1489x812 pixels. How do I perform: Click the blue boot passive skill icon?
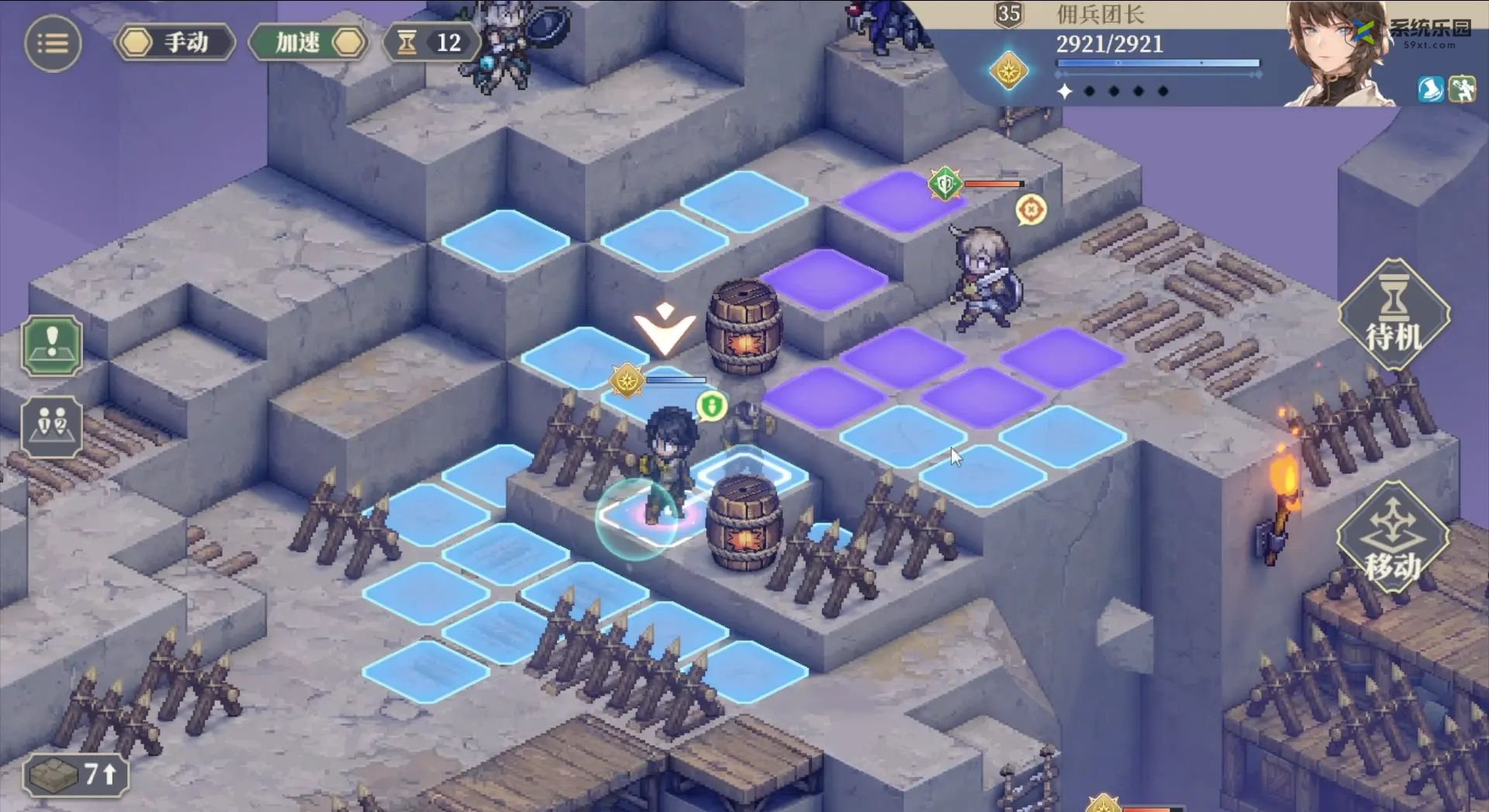pos(1431,89)
